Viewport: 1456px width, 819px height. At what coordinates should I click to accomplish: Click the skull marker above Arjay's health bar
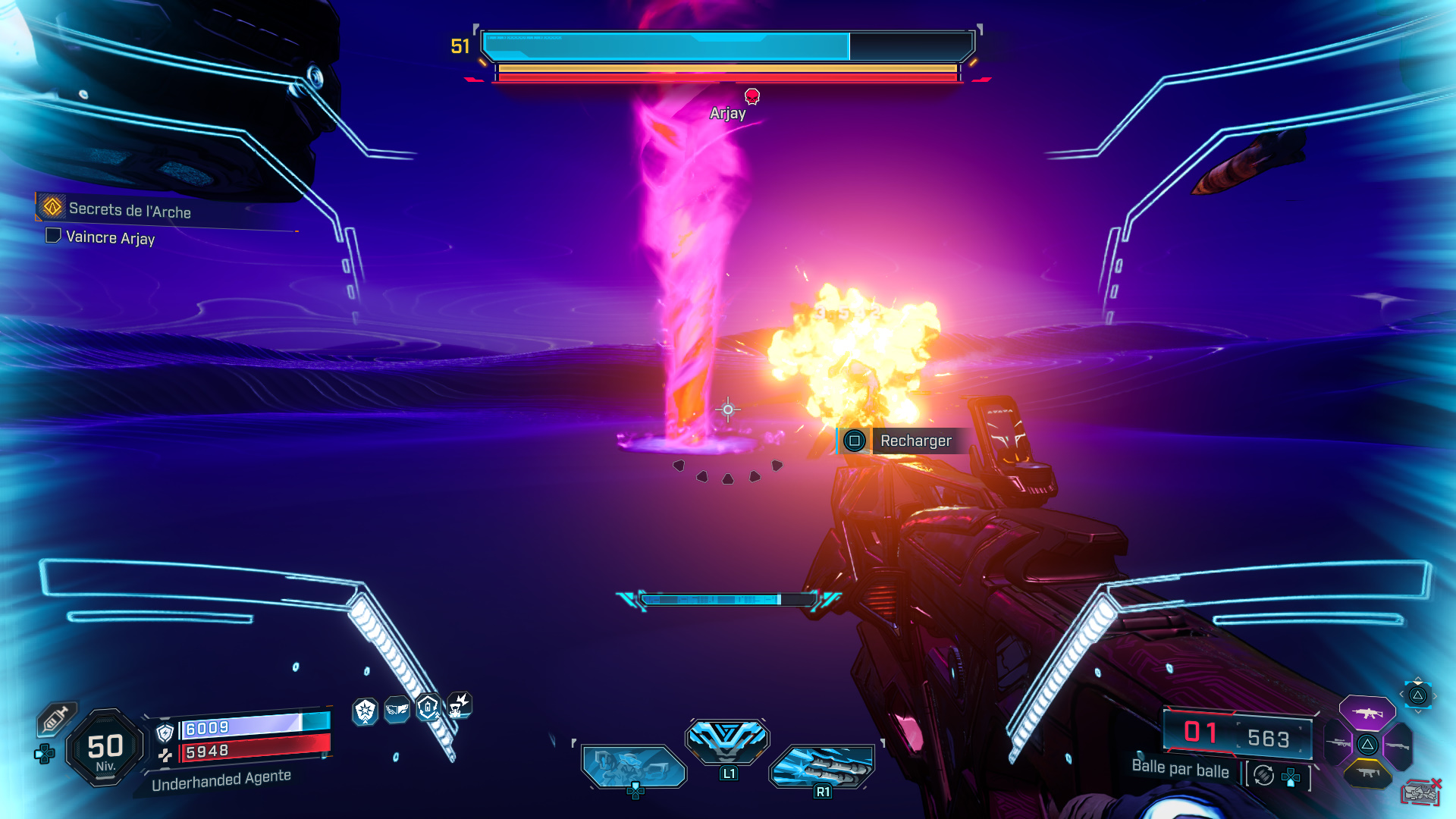point(752,96)
